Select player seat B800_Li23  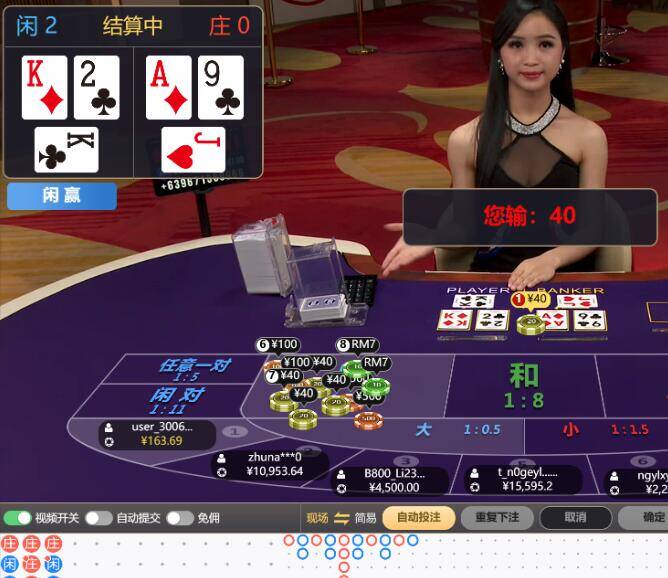tap(390, 480)
